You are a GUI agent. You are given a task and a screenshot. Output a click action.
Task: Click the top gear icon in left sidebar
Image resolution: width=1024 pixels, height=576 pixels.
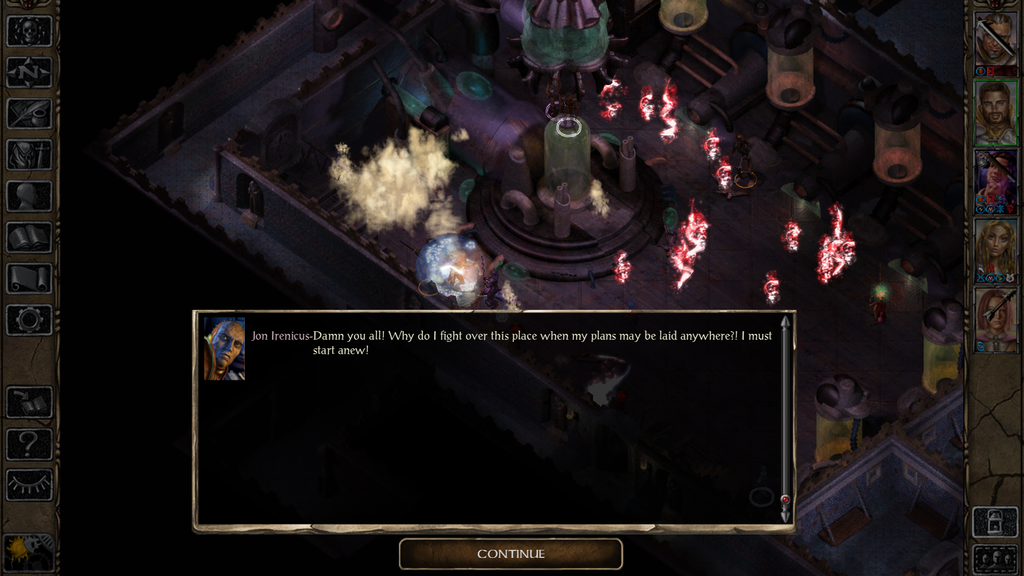28,30
